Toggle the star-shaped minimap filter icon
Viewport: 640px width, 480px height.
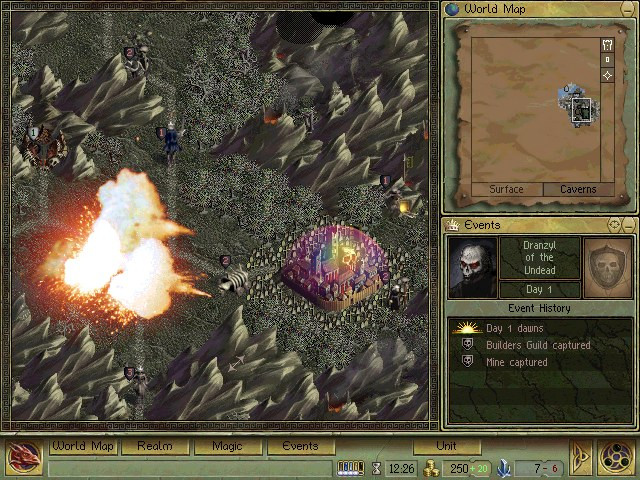click(x=607, y=76)
